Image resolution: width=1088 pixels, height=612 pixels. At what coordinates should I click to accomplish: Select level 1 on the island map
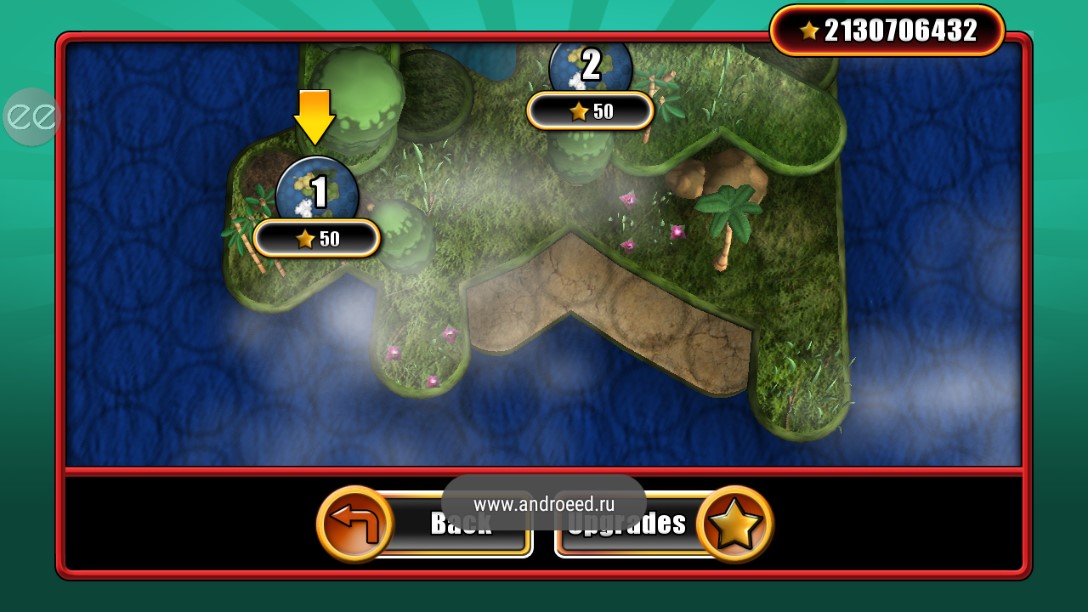click(x=317, y=191)
